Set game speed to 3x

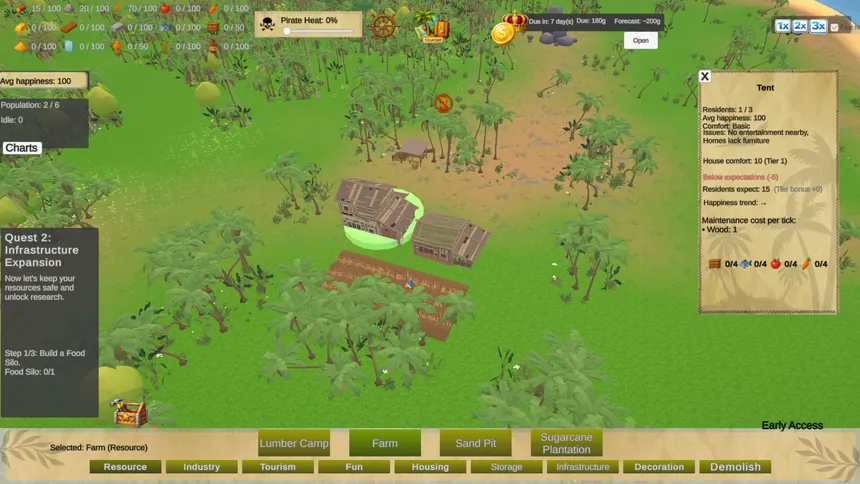(x=818, y=26)
